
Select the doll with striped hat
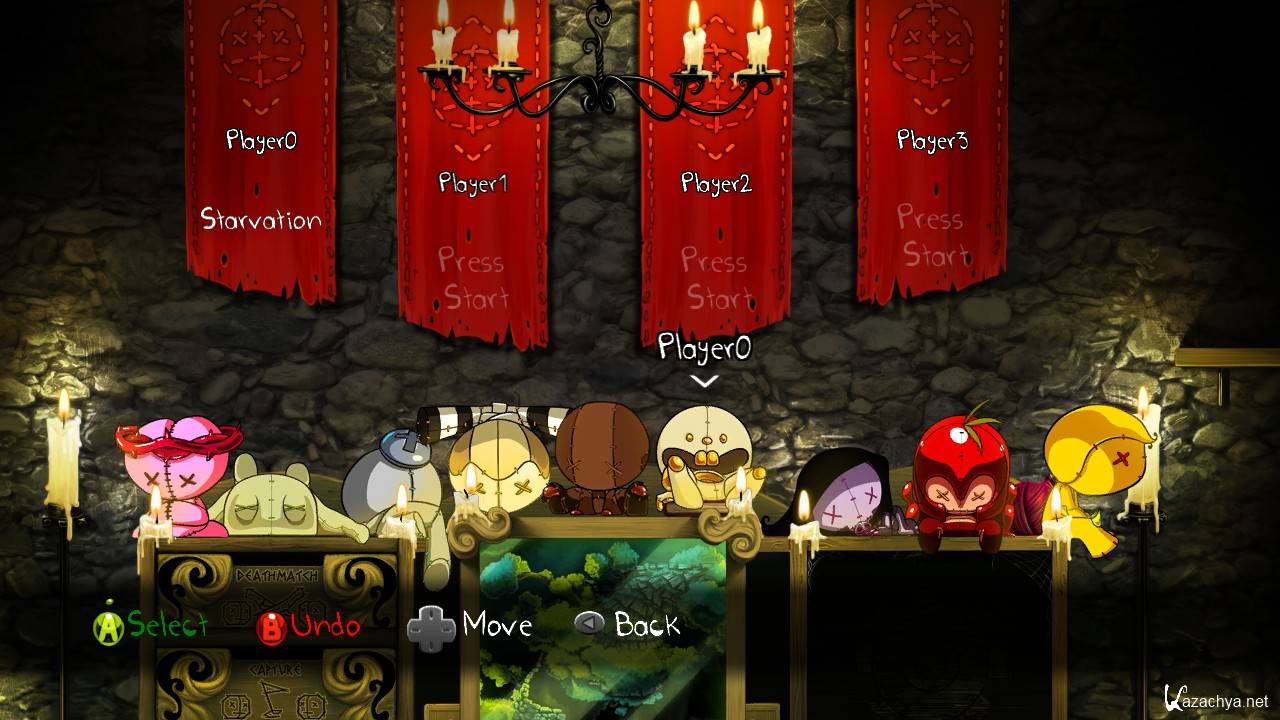(495, 465)
